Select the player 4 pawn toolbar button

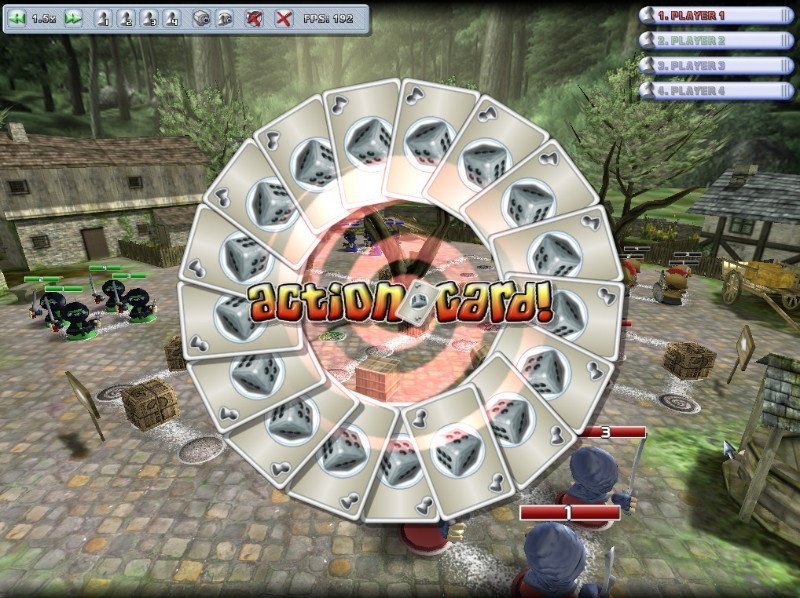pos(171,19)
